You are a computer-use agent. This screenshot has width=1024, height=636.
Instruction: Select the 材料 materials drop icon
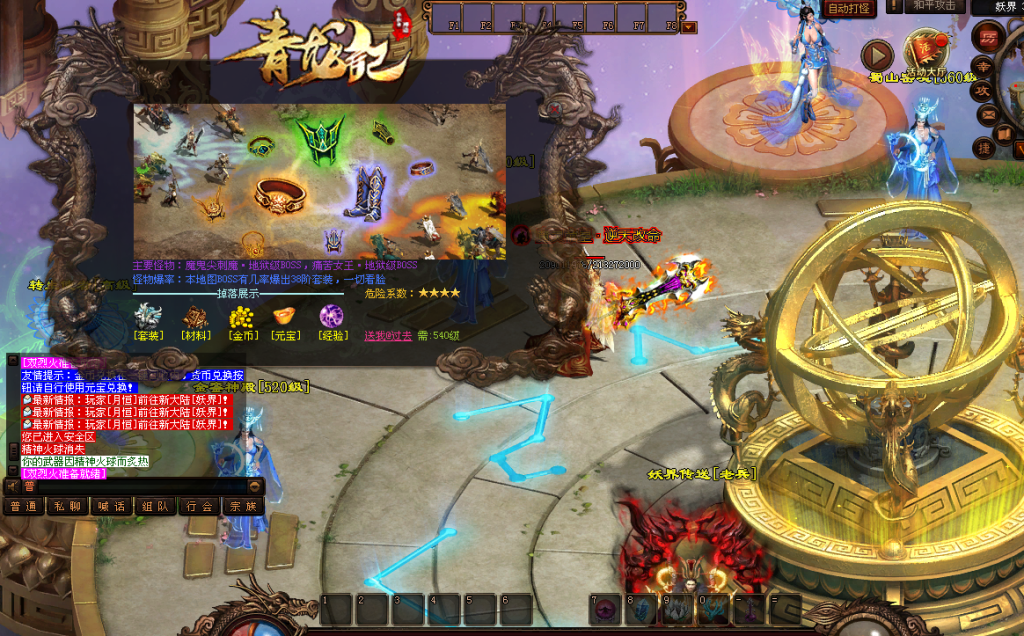point(196,318)
